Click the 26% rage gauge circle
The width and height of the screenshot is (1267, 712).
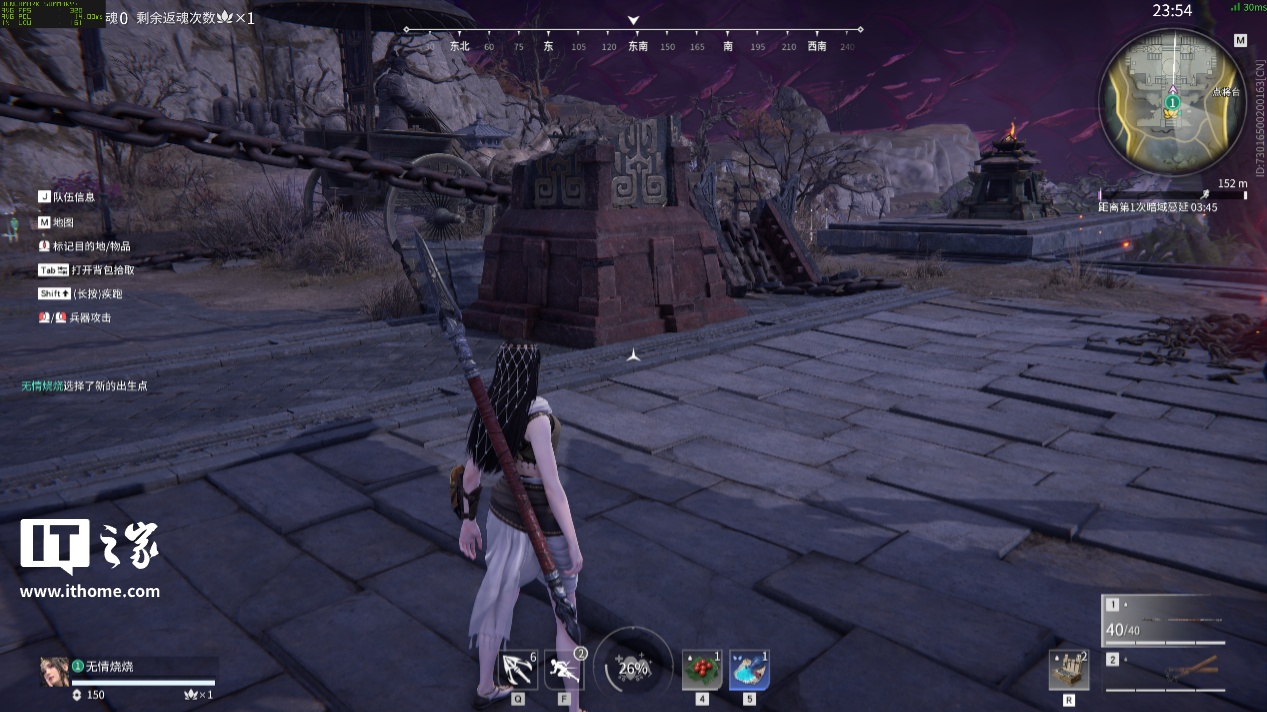tap(633, 668)
